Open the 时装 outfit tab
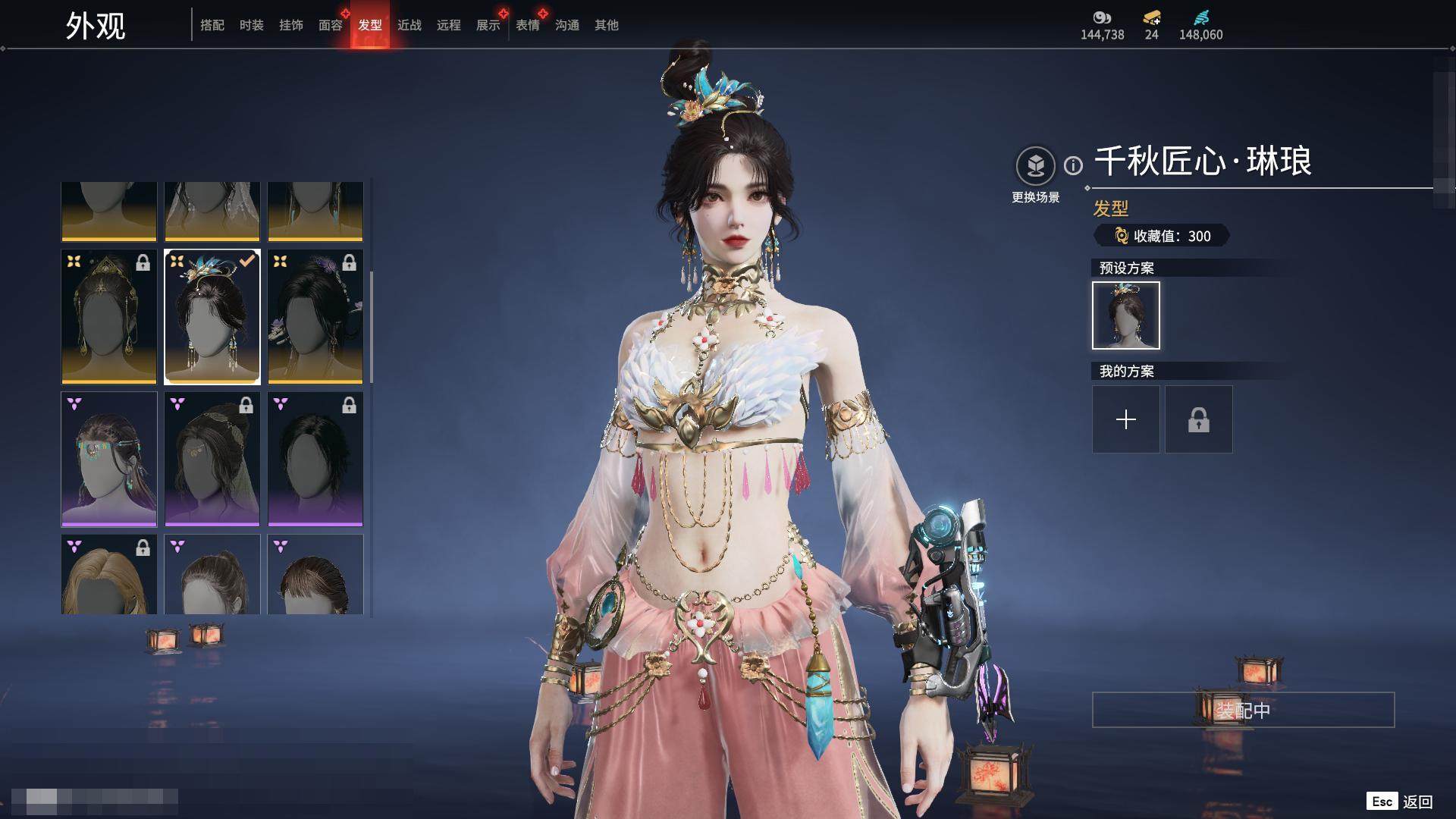This screenshot has width=1456, height=819. (x=252, y=25)
